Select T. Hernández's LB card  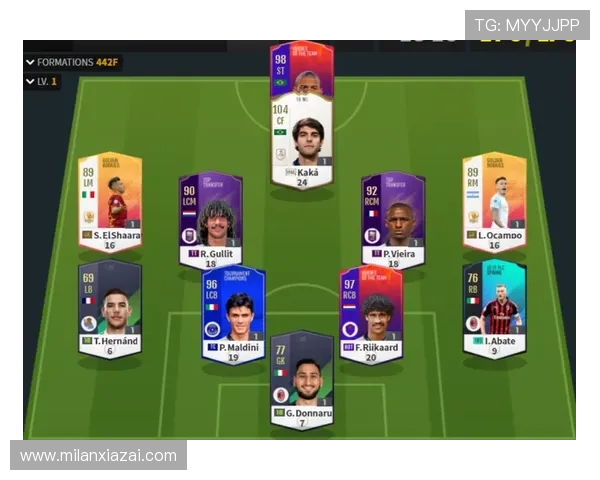pyautogui.click(x=110, y=304)
